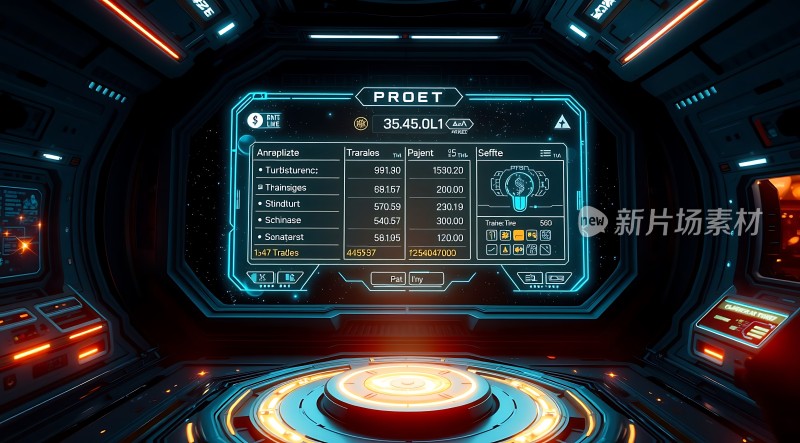Sort by the Trarales column header
800x443 pixels.
pyautogui.click(x=363, y=153)
